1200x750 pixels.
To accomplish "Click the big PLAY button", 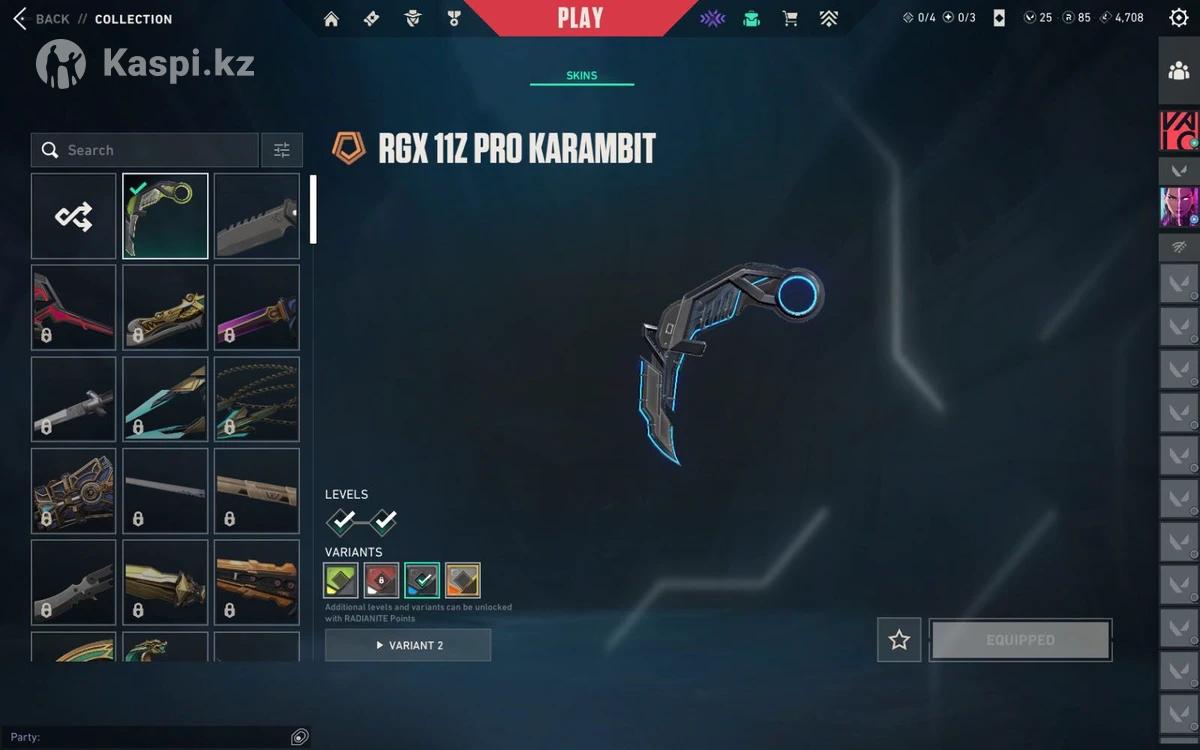I will click(580, 18).
